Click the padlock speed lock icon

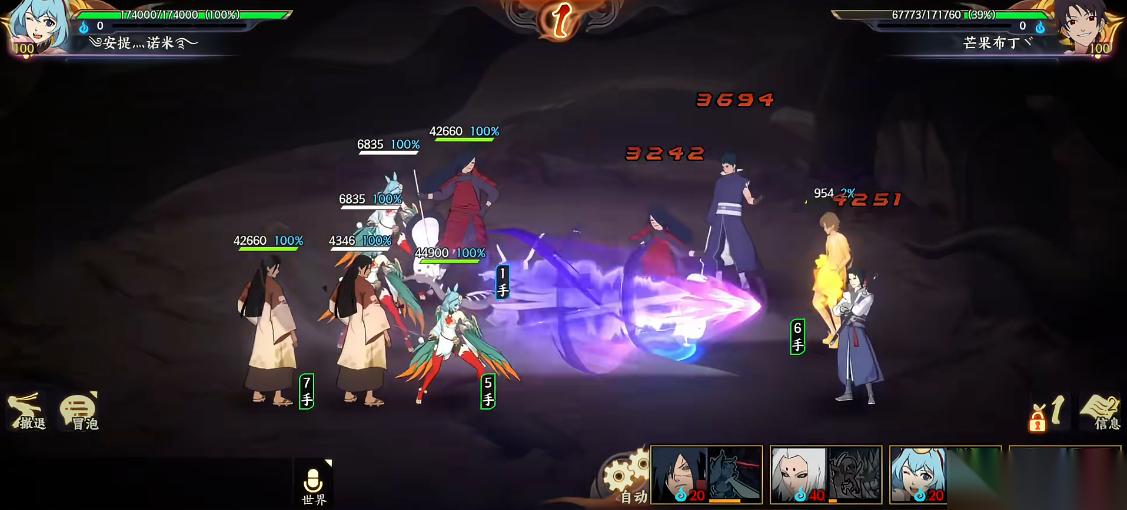[1040, 414]
